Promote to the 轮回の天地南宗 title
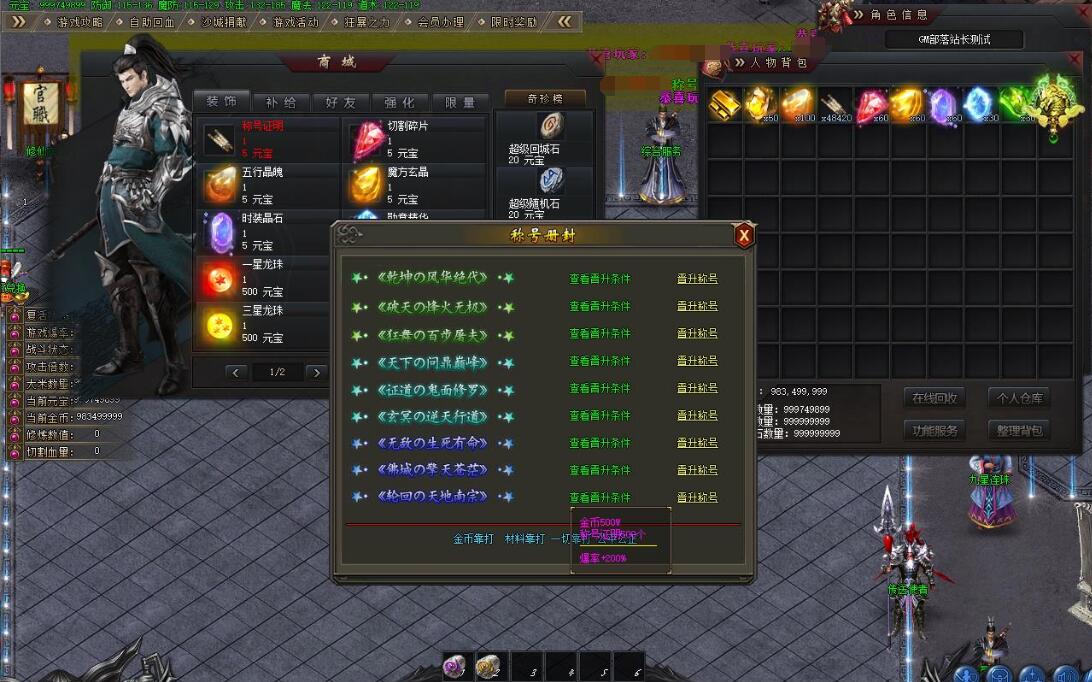Viewport: 1092px width, 682px height. 697,497
